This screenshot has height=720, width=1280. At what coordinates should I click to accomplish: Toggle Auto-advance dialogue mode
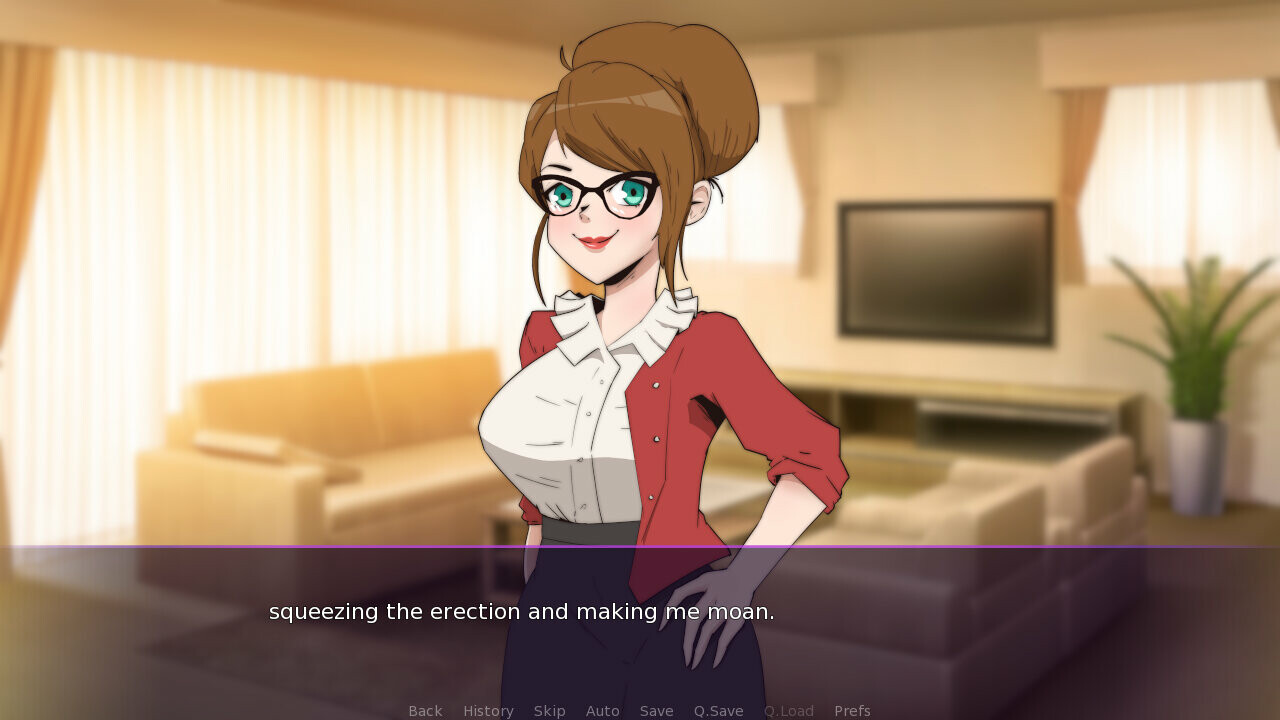pyautogui.click(x=602, y=710)
